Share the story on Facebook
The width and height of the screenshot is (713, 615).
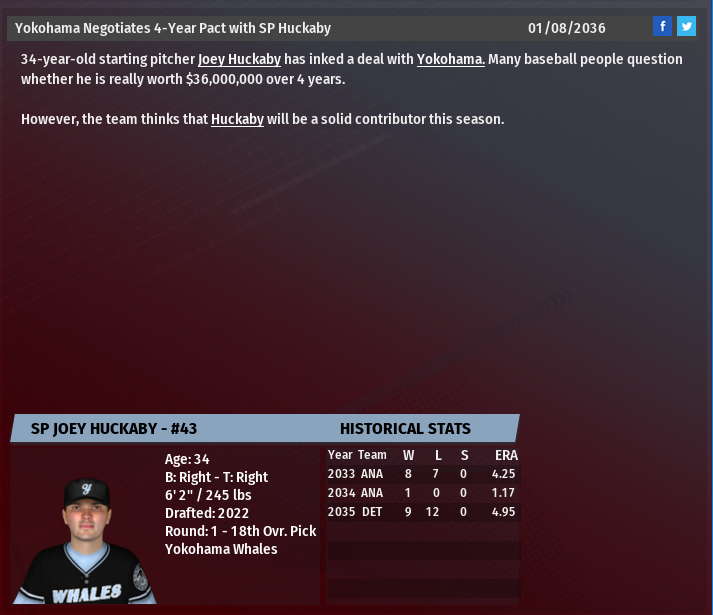[662, 27]
